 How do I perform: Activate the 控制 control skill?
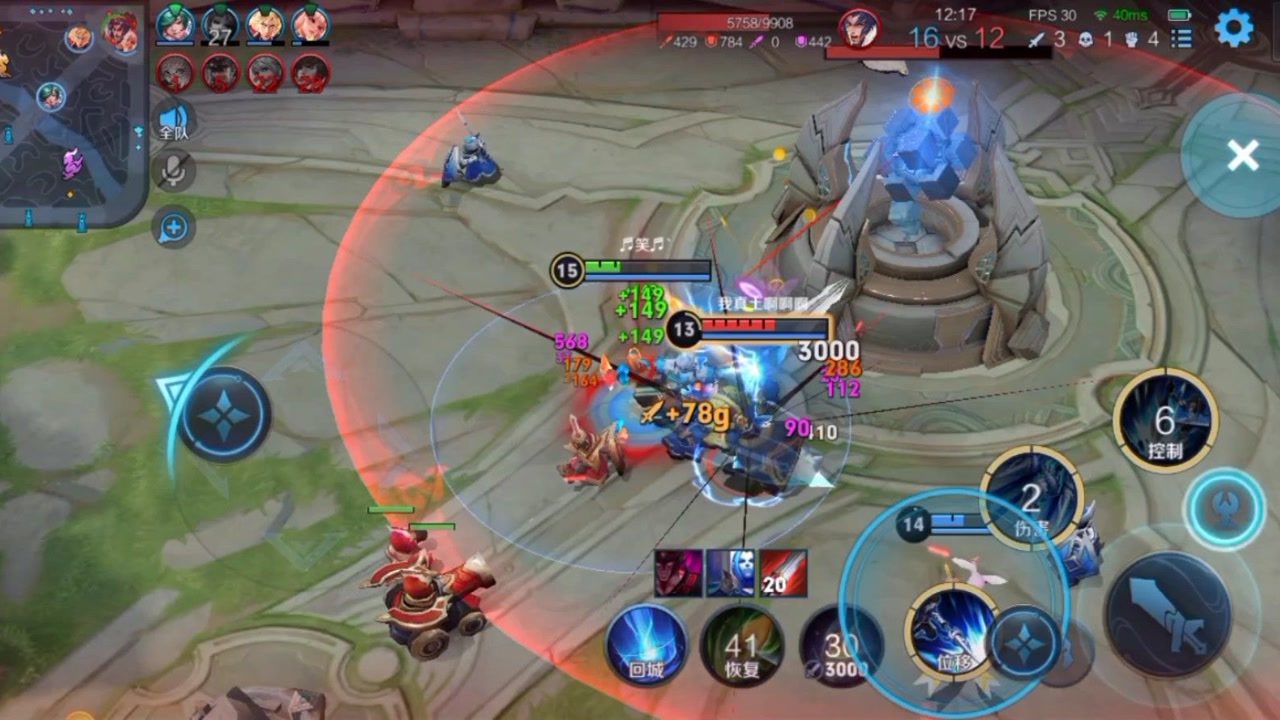pyautogui.click(x=1165, y=420)
